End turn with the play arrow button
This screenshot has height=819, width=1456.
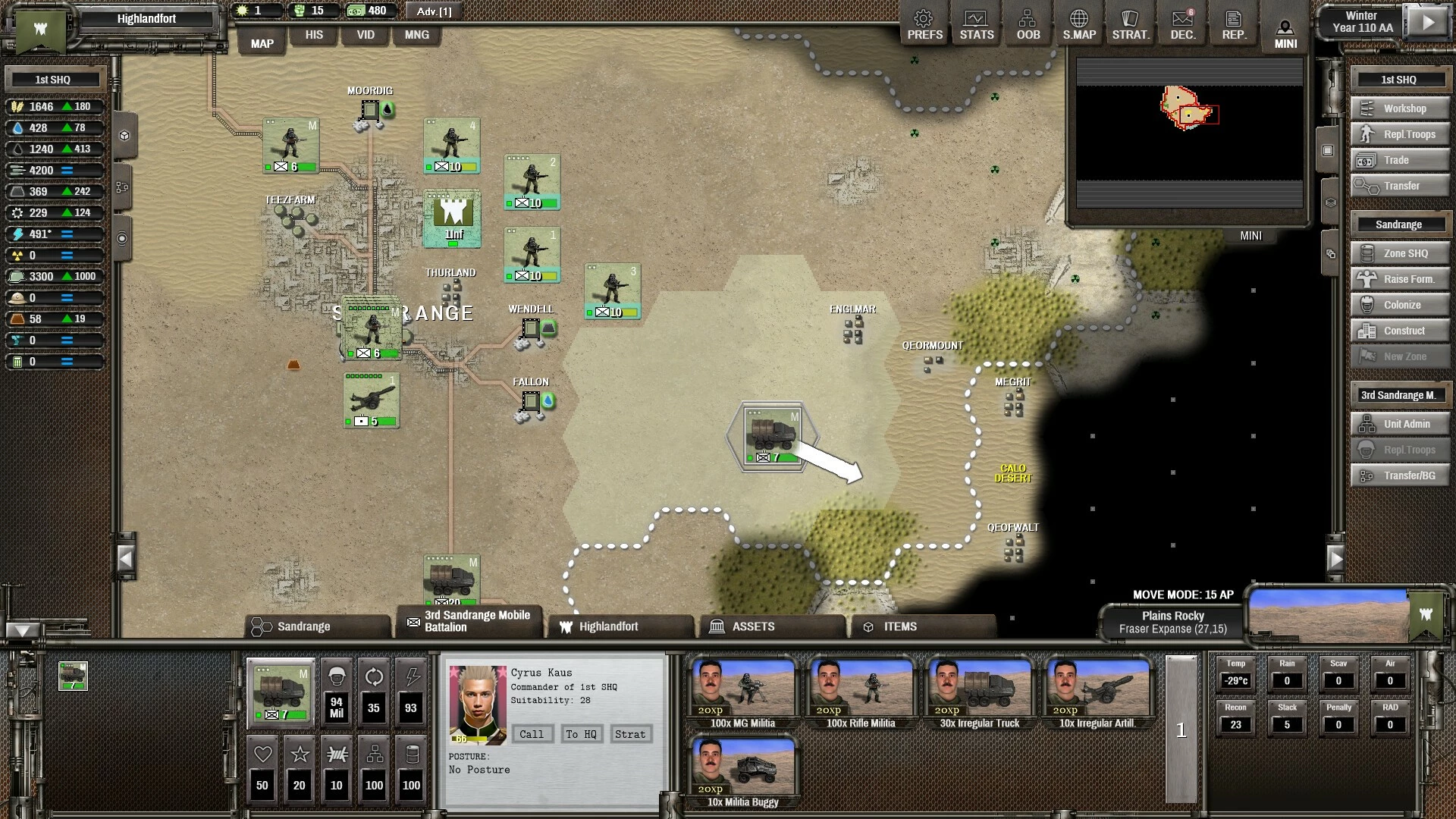(1428, 22)
